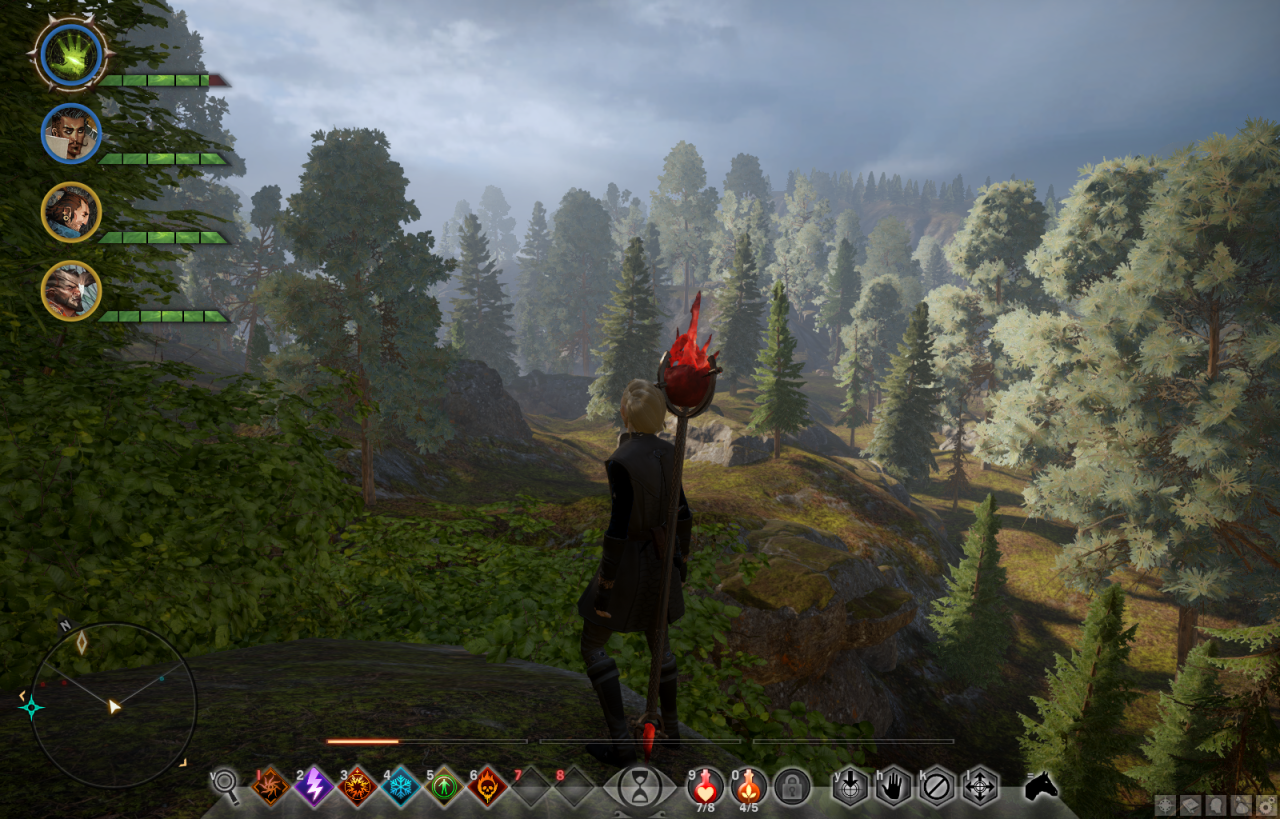1280x819 pixels.
Task: Cast the orange swirl ability in slot 1
Action: pos(270,786)
